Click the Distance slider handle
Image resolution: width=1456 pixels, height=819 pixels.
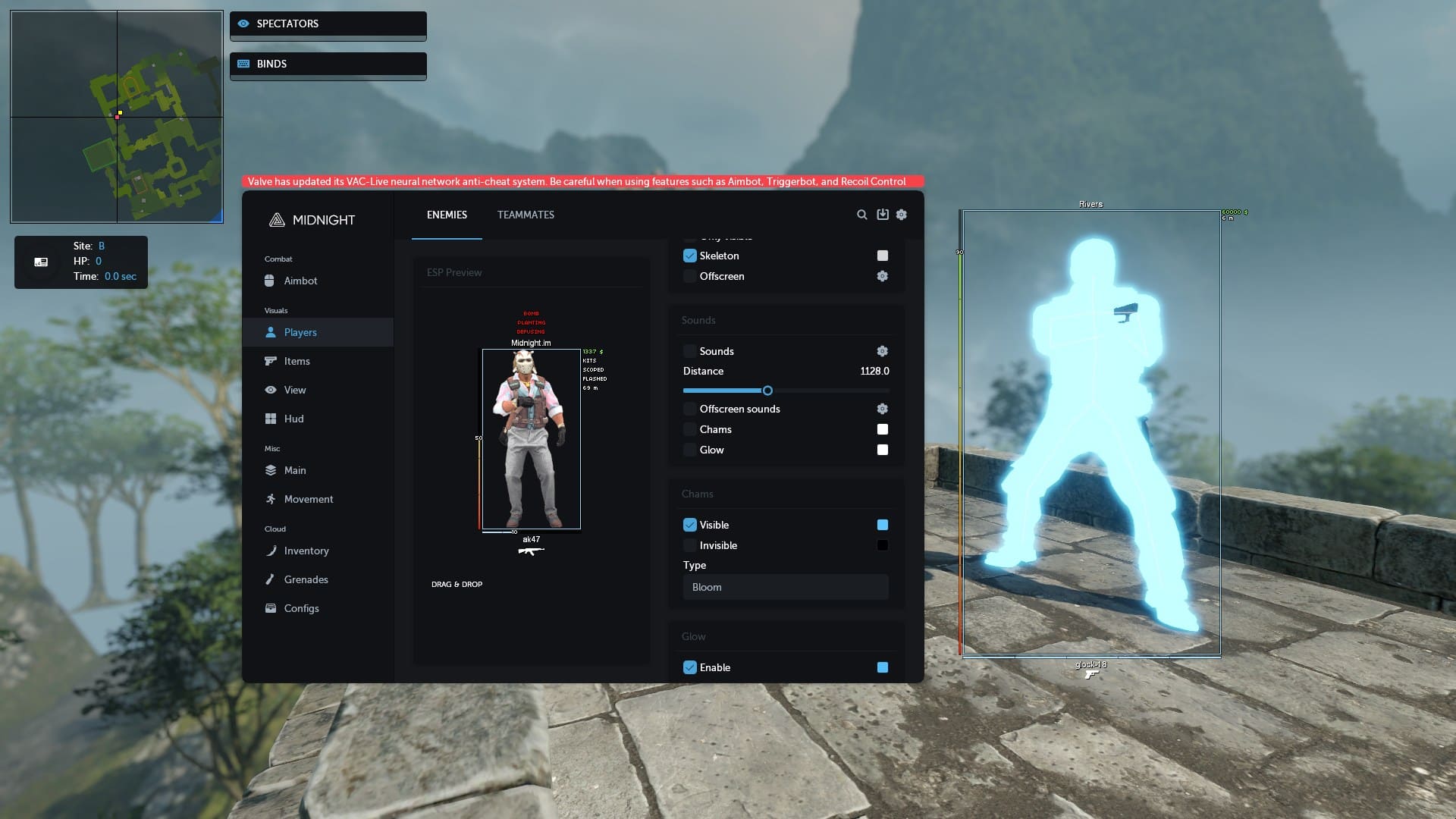tap(767, 391)
